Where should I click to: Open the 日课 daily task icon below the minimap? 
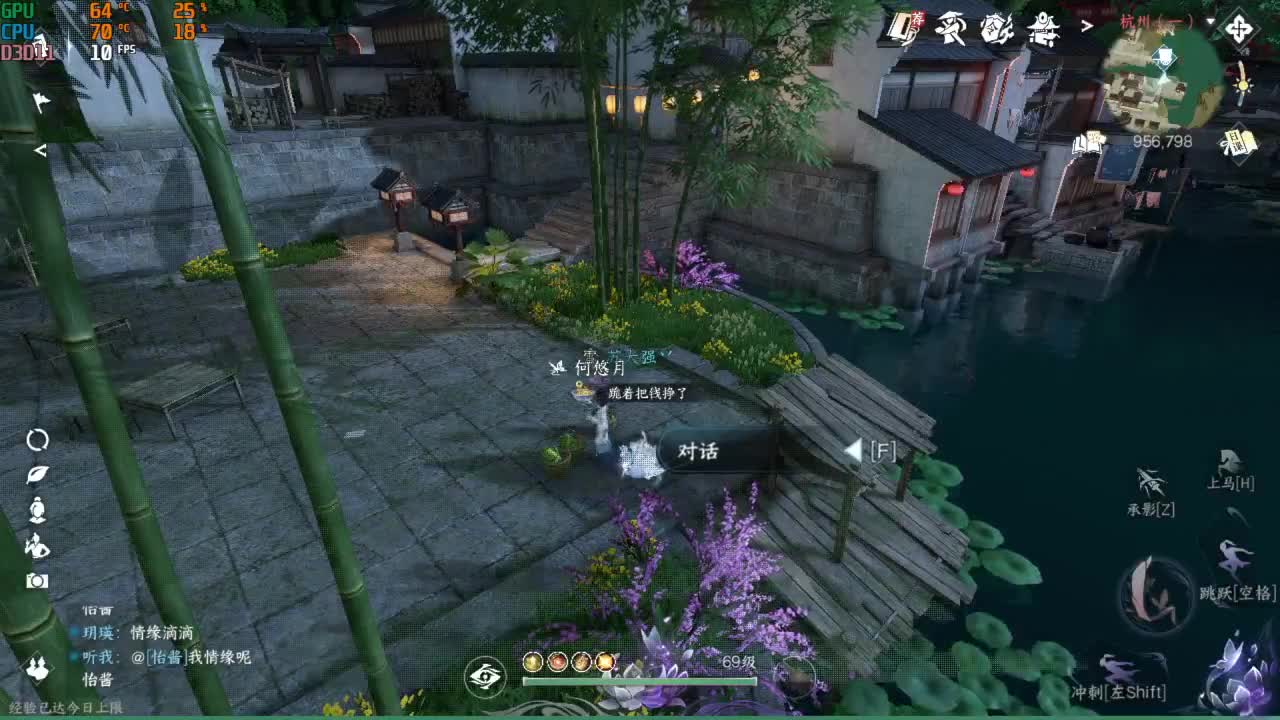point(1238,144)
